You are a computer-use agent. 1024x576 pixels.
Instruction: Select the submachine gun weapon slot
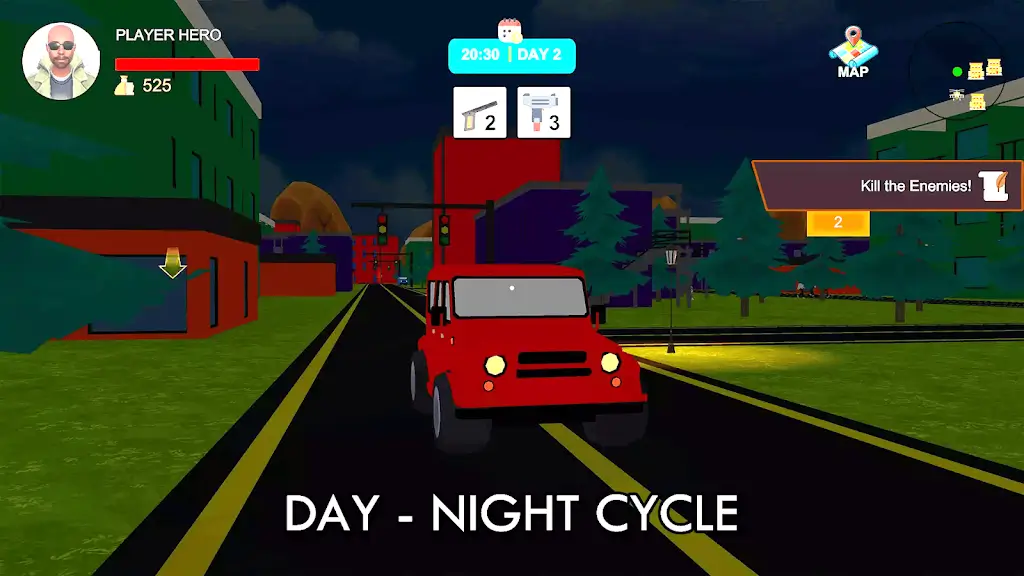pos(544,112)
